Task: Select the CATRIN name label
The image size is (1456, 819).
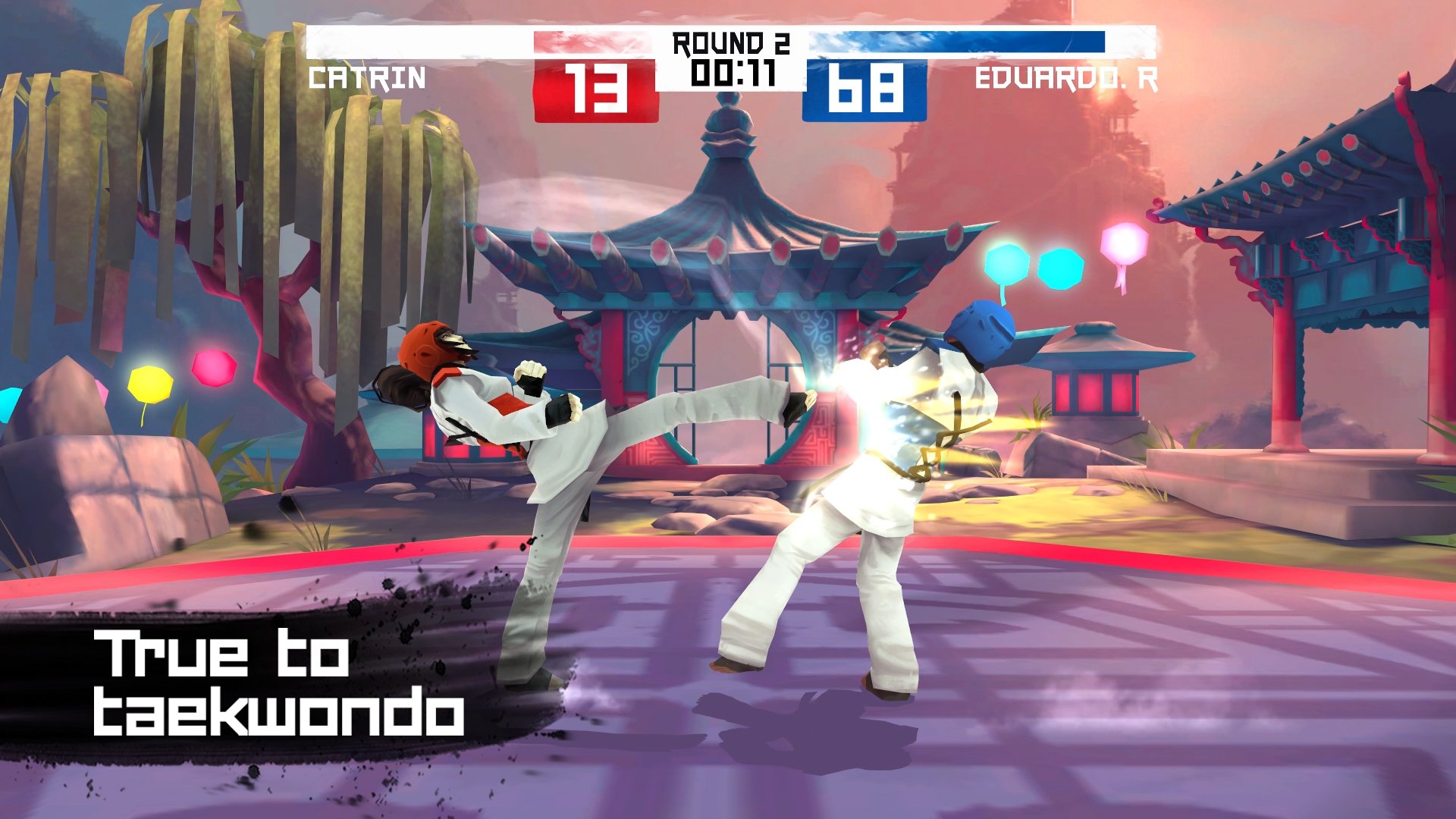Action: [368, 80]
